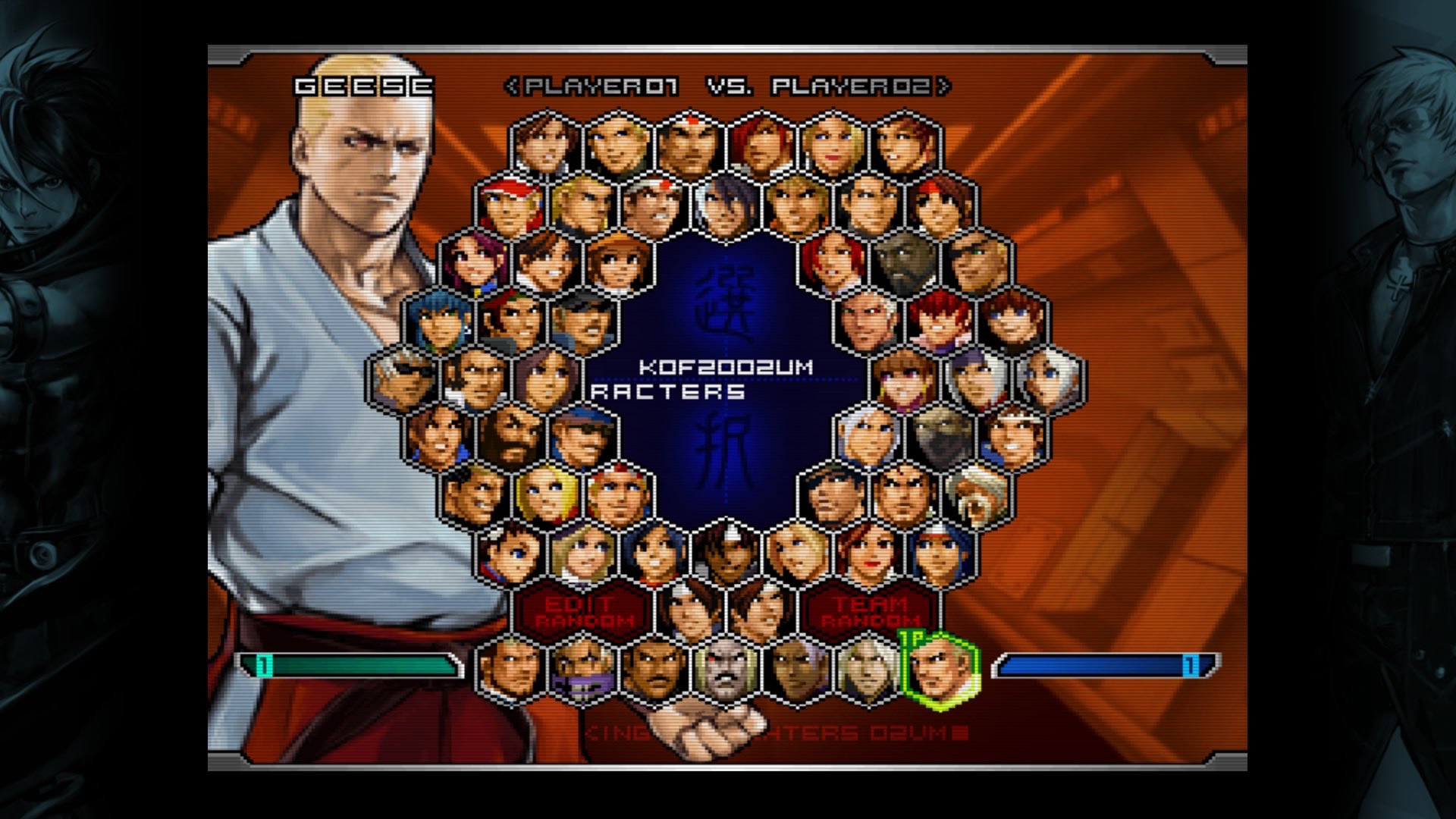This screenshot has height=819, width=1456.
Task: Choose Clark wearing sunglasses and white hair
Action: click(x=402, y=380)
